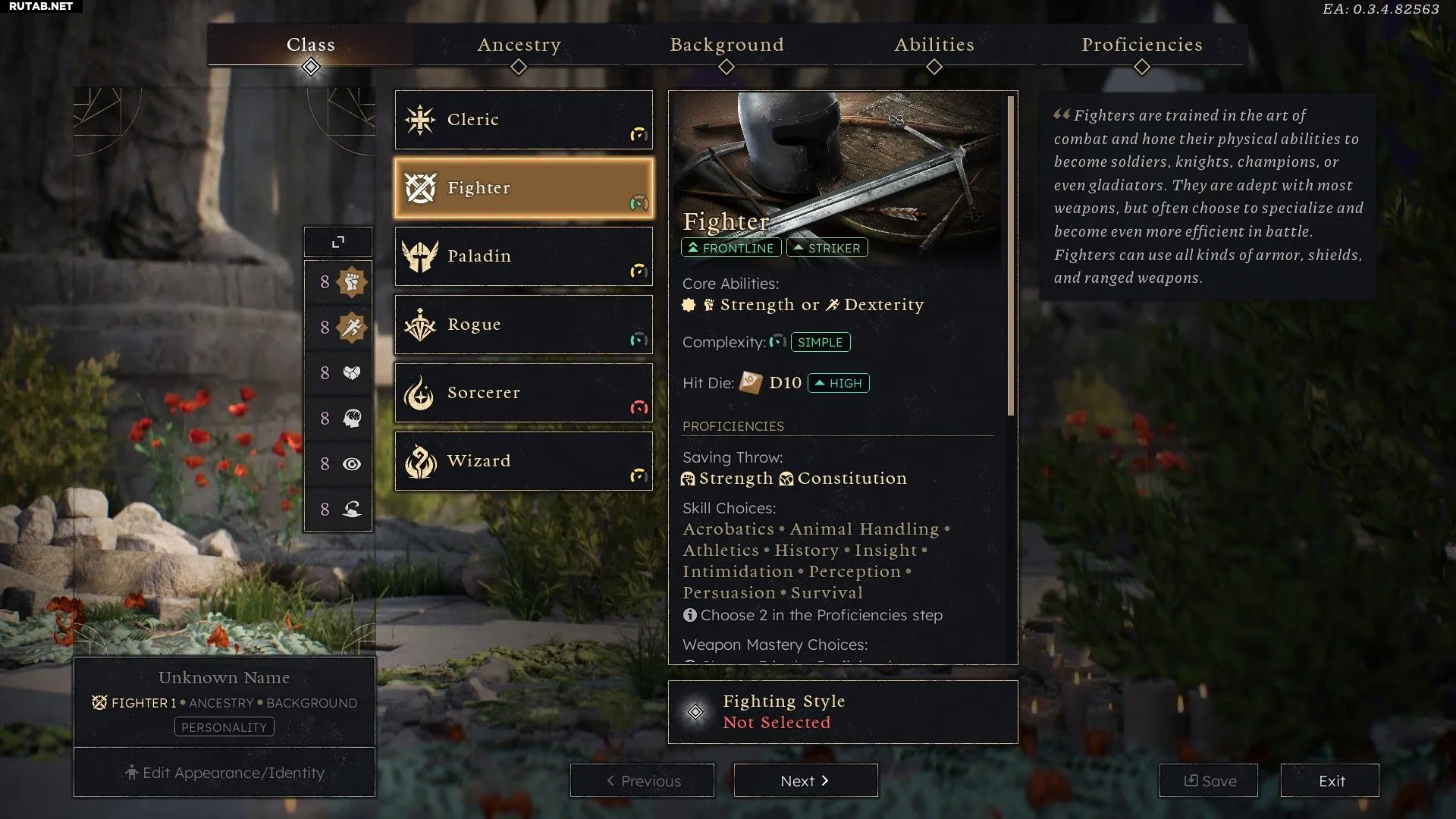Select the Fighter class entry
The height and width of the screenshot is (819, 1456).
(x=523, y=188)
